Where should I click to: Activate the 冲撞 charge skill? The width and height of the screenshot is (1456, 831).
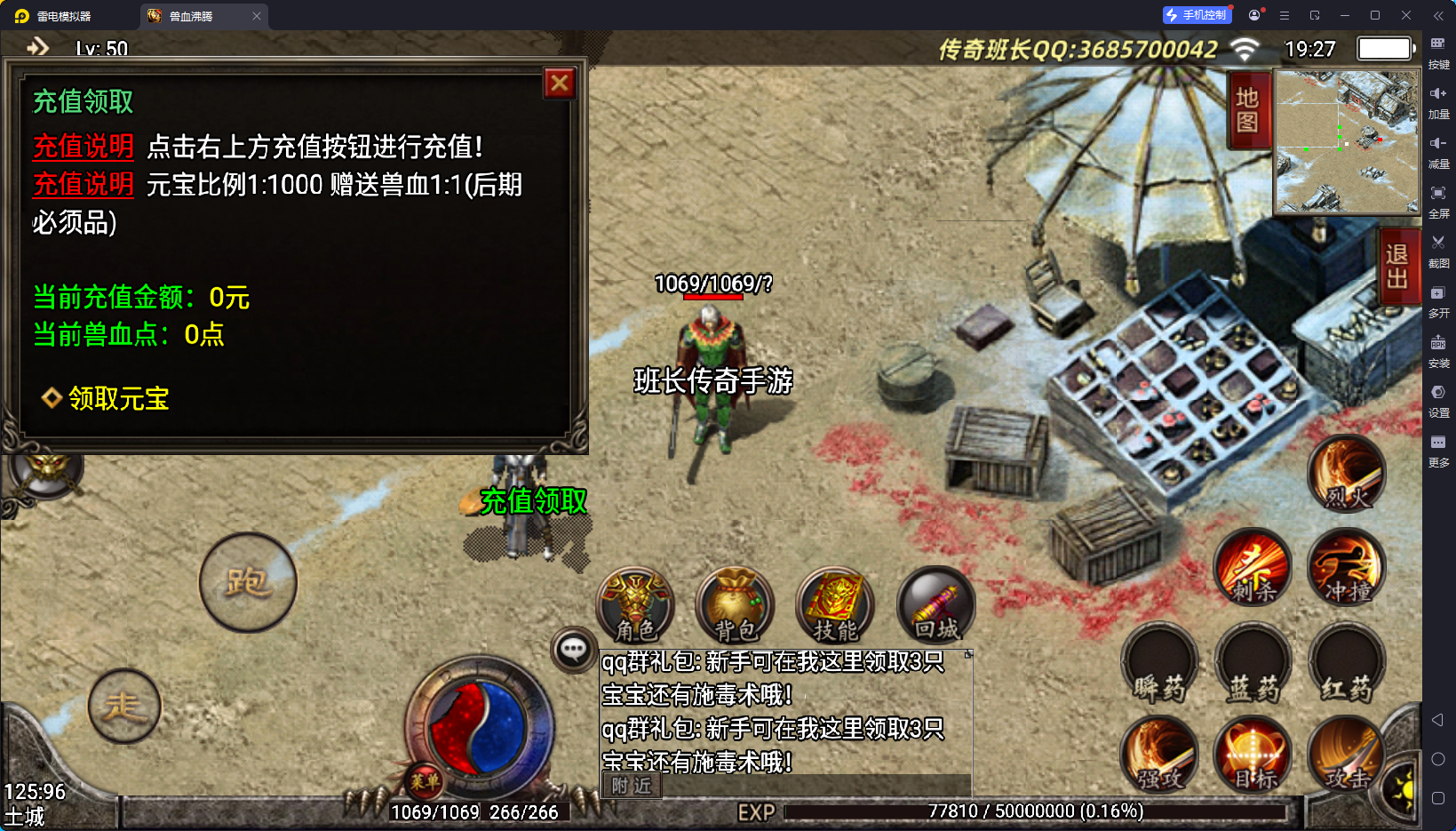[1347, 566]
